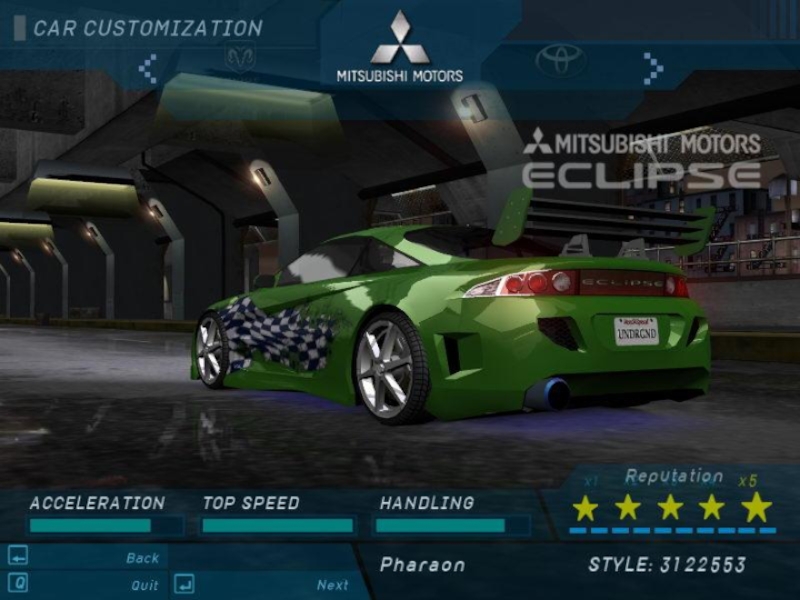The width and height of the screenshot is (800, 600).
Task: Quit the car customization screen
Action: point(144,585)
